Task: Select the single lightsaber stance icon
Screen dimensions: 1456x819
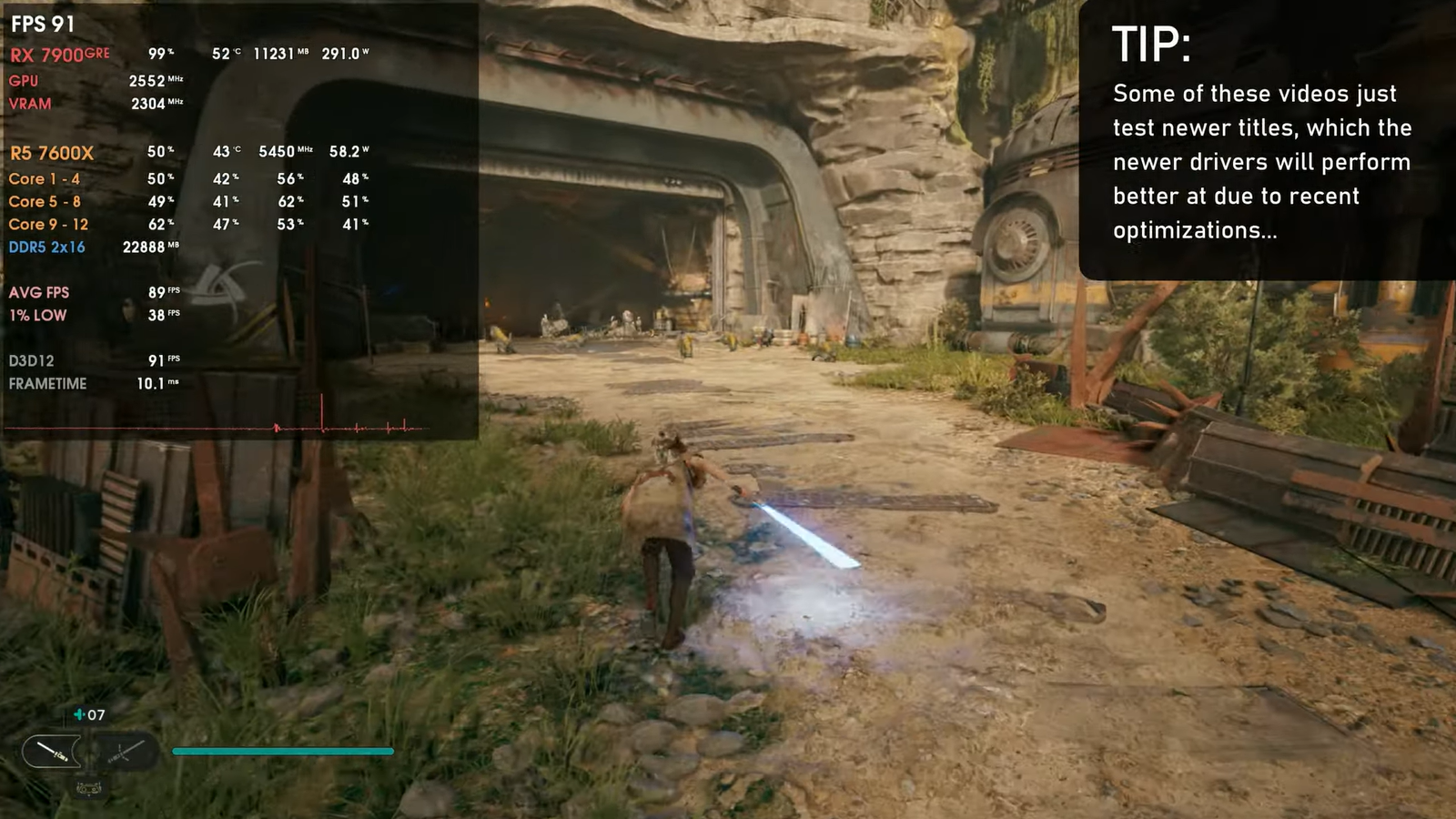Action: pos(52,752)
